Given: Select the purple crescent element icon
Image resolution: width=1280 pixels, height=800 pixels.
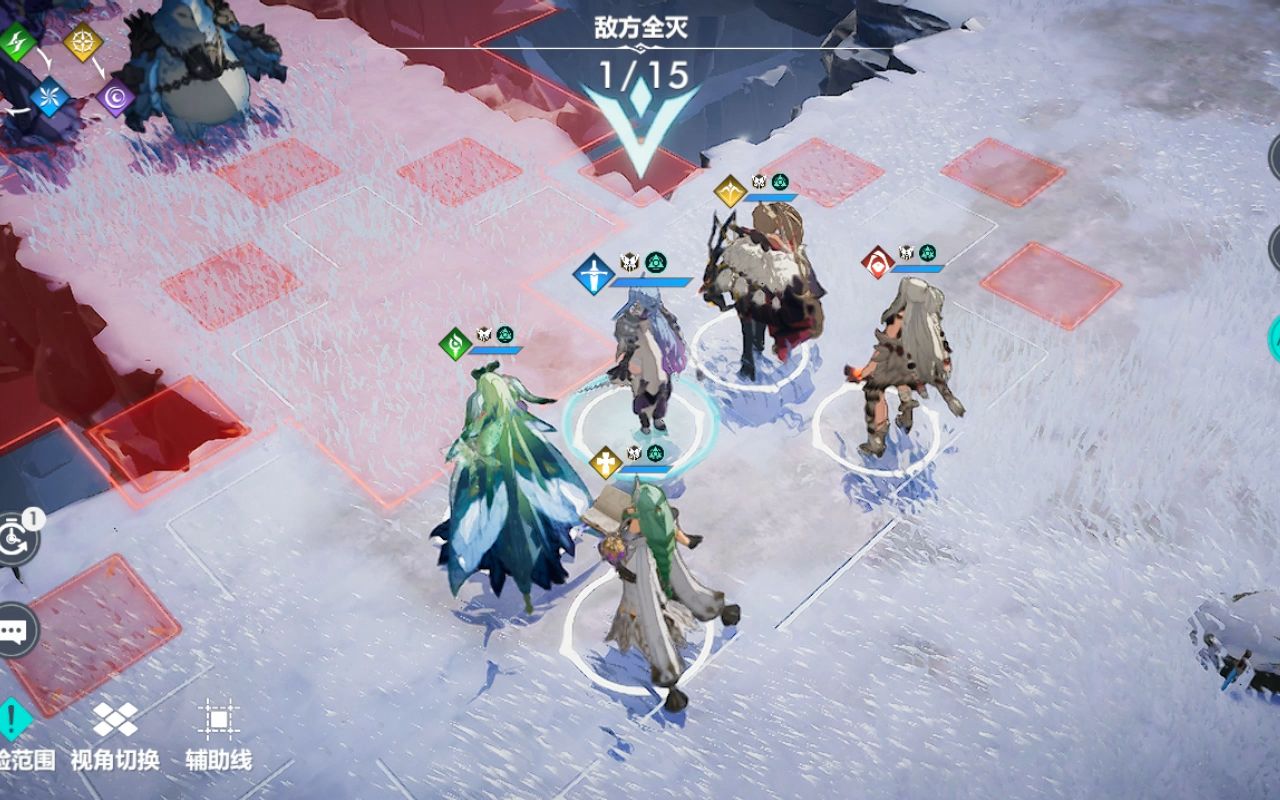Looking at the screenshot, I should (x=115, y=97).
